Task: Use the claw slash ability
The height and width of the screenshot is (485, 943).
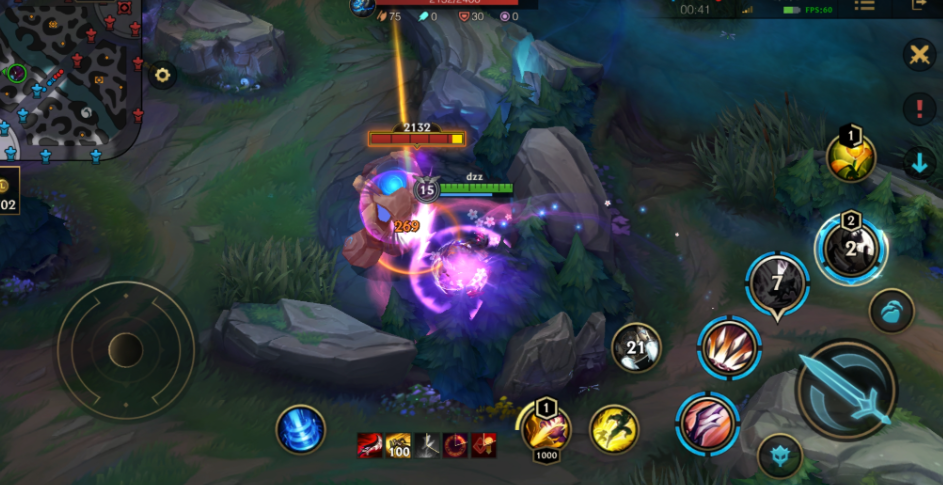Action: (707, 420)
